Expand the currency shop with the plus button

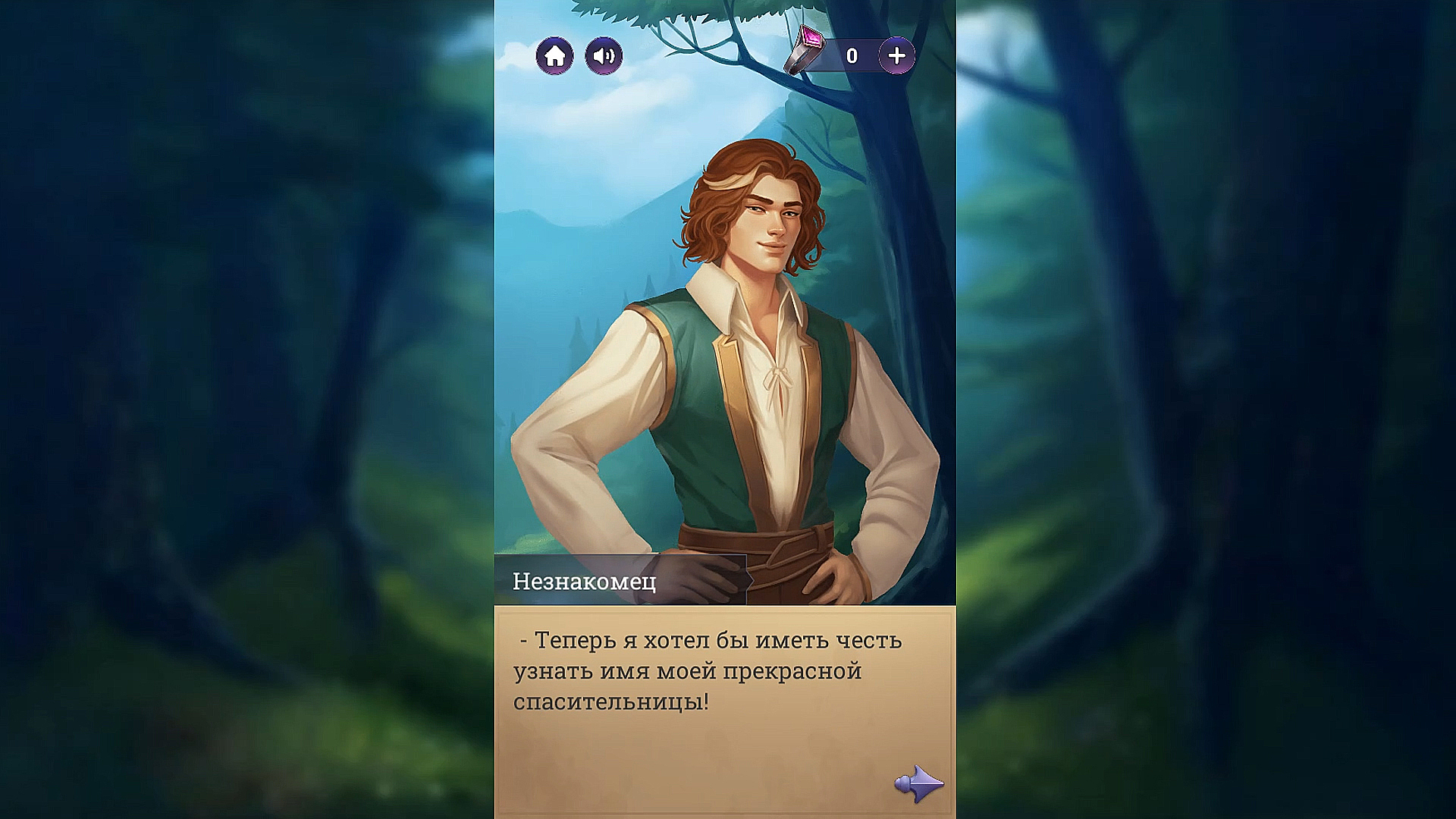898,54
